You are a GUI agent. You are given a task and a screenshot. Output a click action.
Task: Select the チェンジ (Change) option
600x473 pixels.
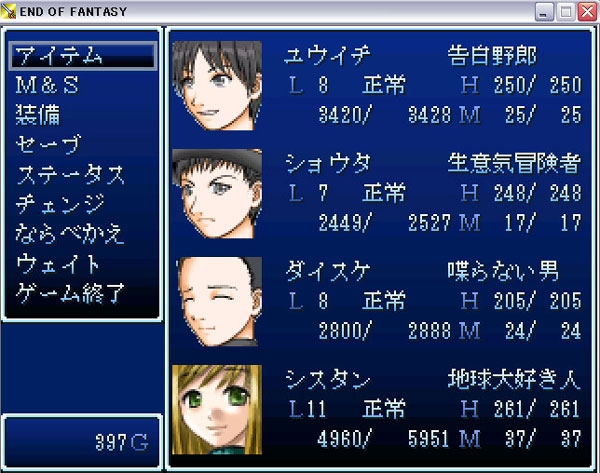coord(60,205)
